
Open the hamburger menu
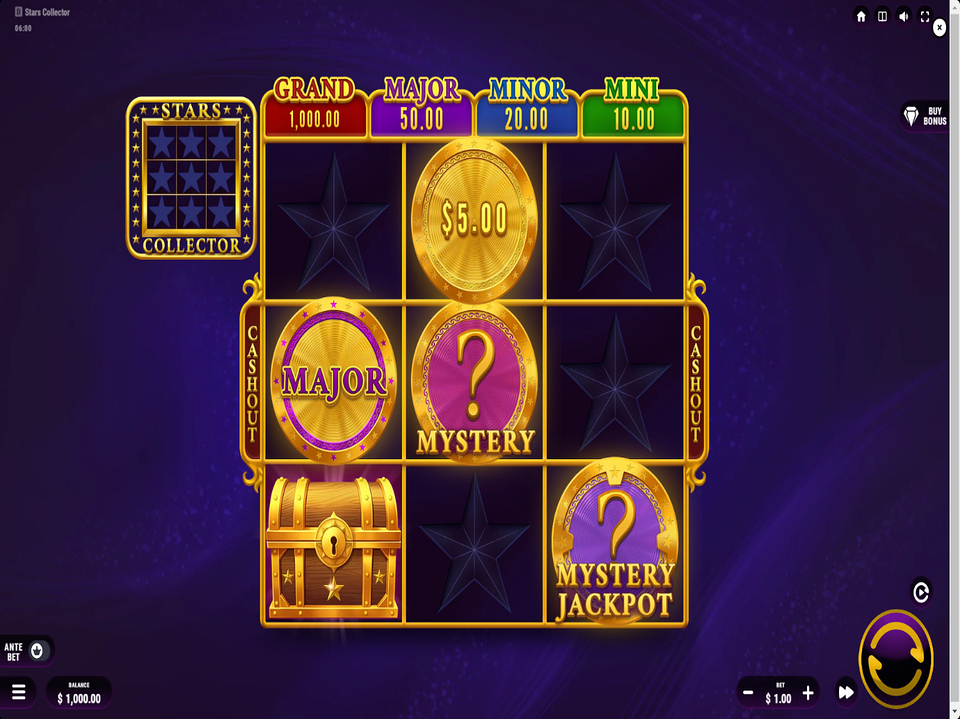coord(18,692)
